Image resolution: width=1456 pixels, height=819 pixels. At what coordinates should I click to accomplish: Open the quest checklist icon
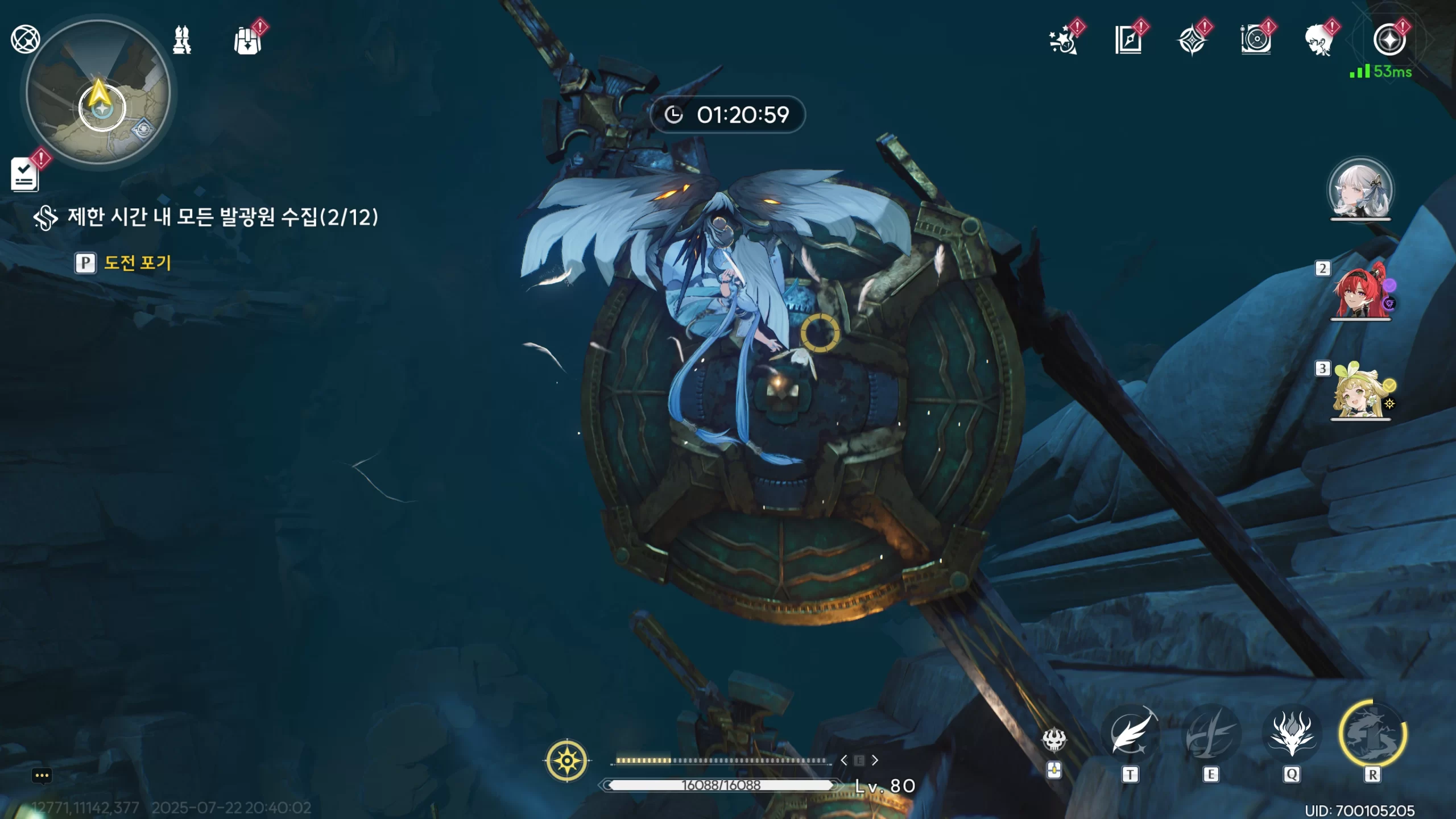[x=25, y=174]
